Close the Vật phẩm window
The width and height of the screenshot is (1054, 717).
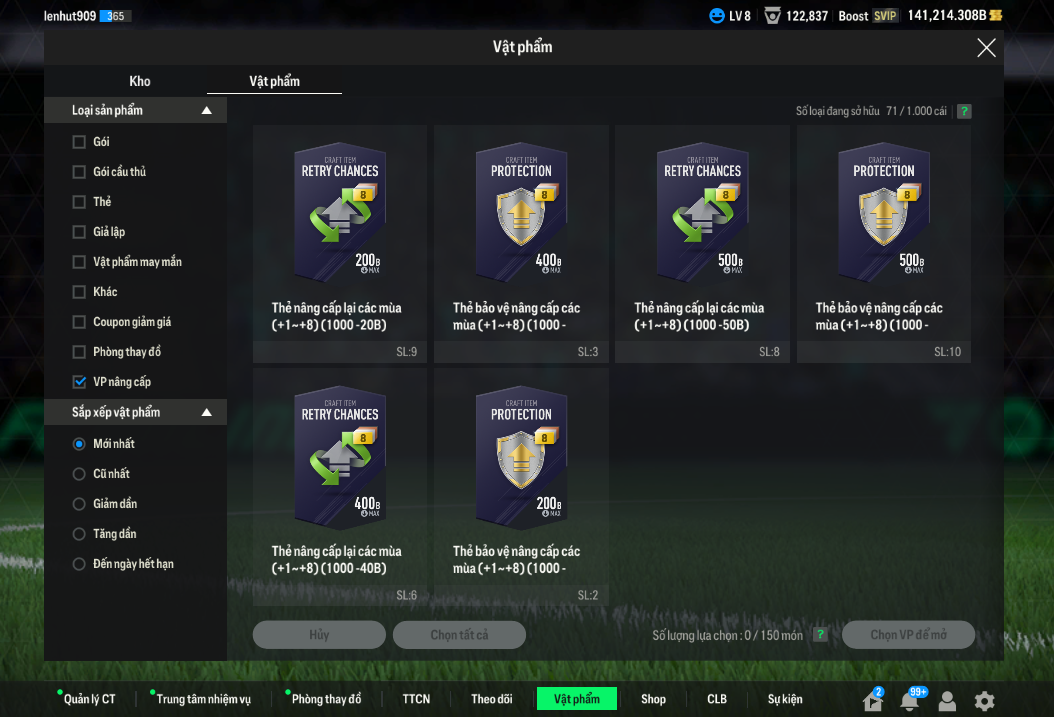[x=986, y=48]
